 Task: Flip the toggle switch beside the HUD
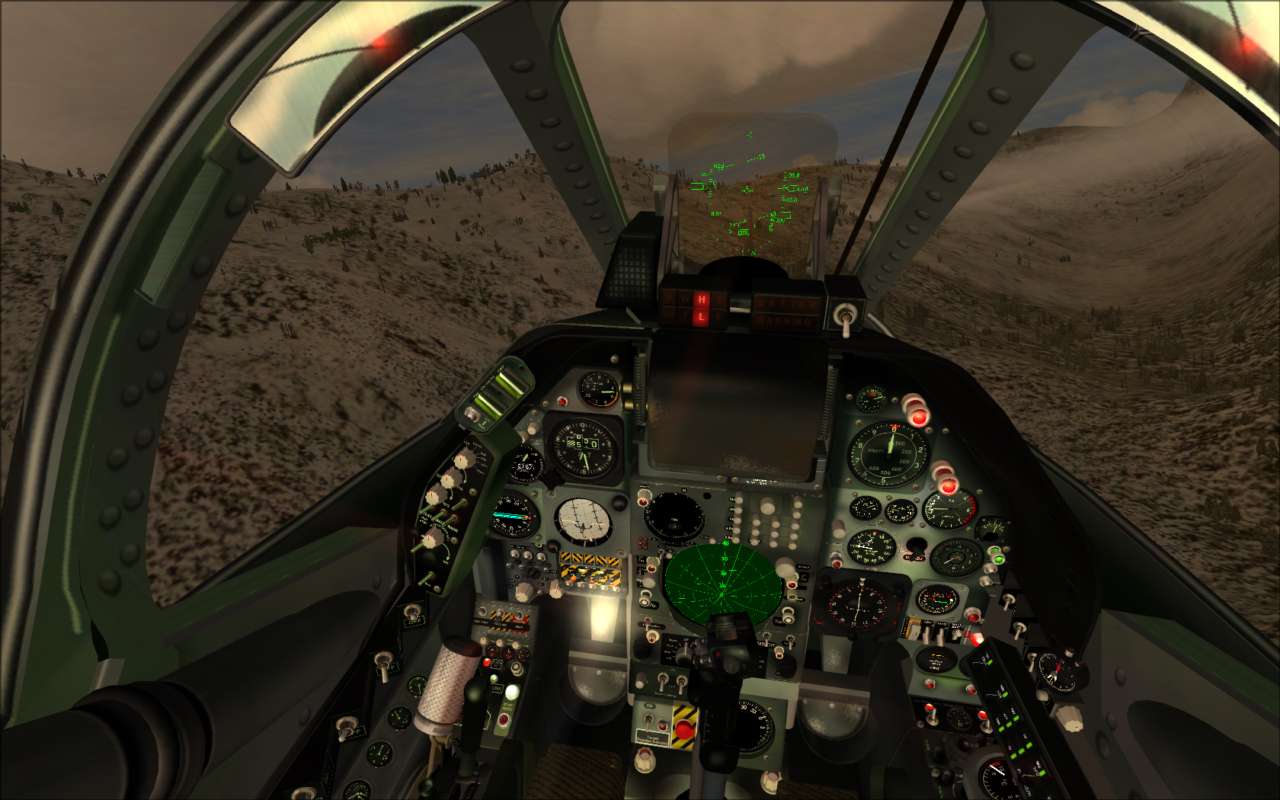click(846, 316)
